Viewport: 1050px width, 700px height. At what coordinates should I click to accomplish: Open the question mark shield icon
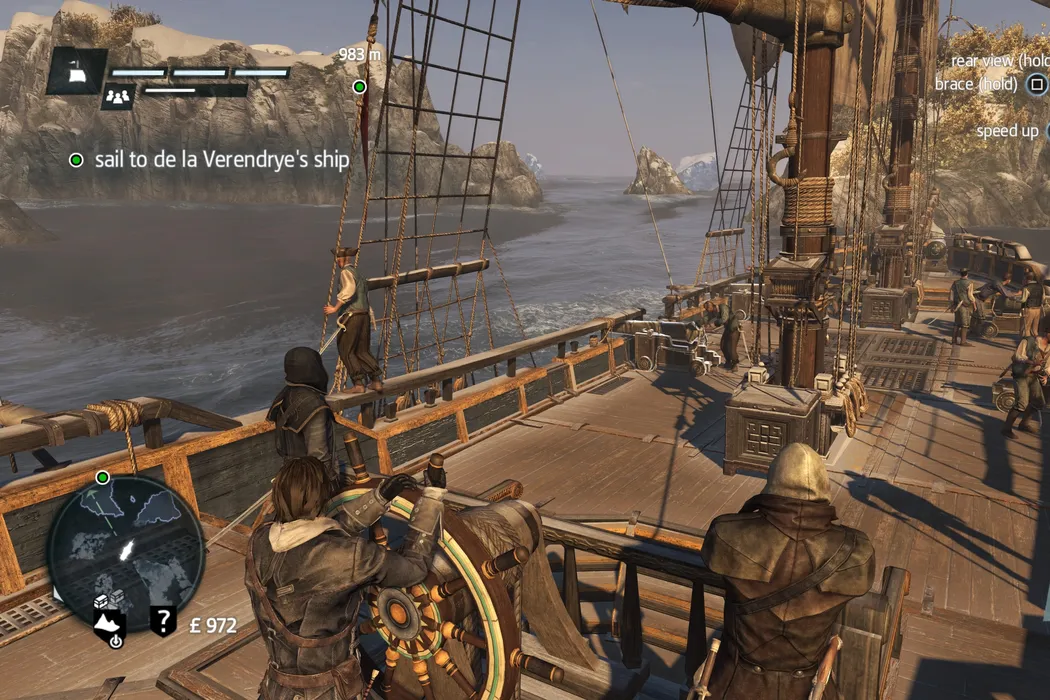[x=163, y=622]
